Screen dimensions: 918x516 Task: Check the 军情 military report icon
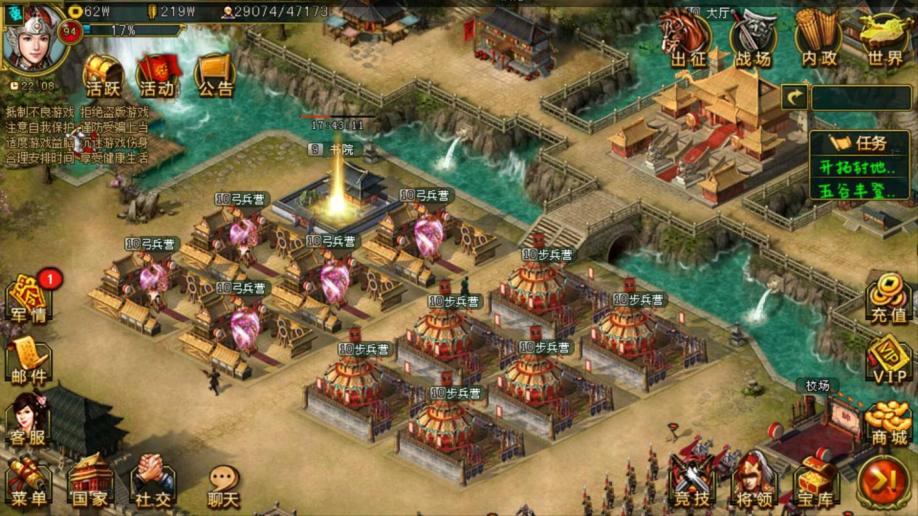(29, 299)
